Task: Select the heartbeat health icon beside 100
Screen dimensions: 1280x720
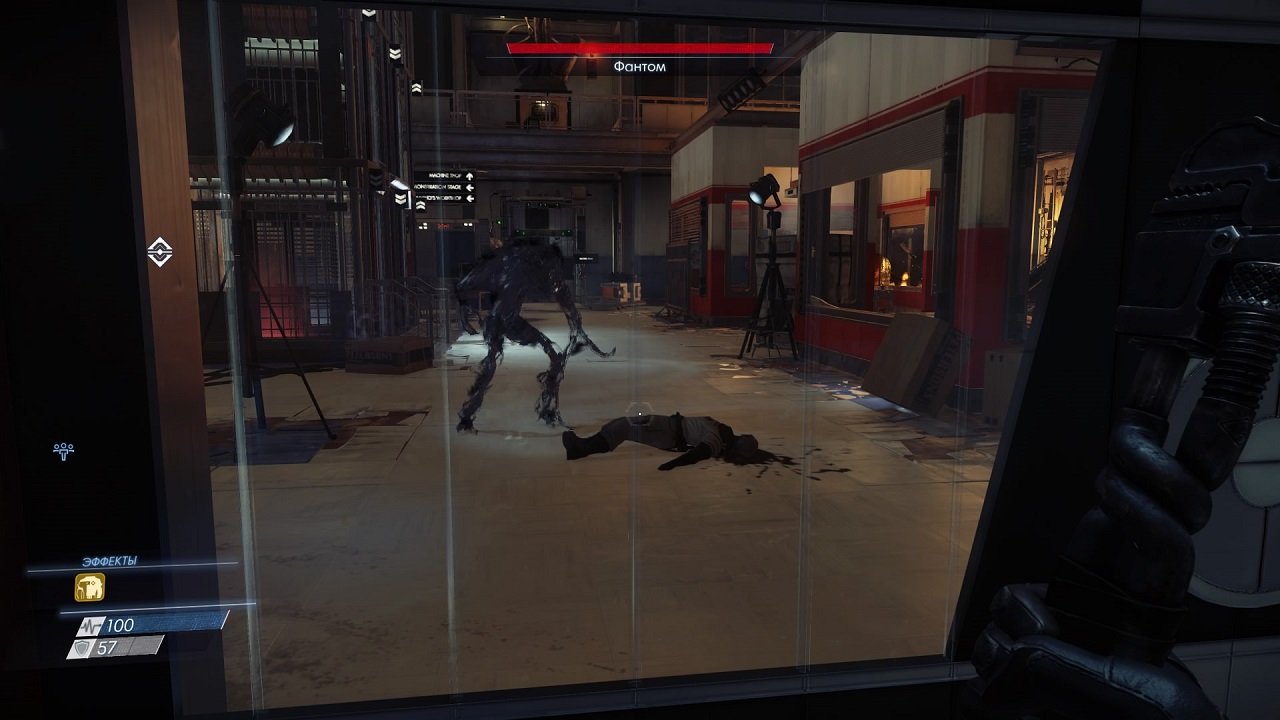Action: click(x=91, y=626)
